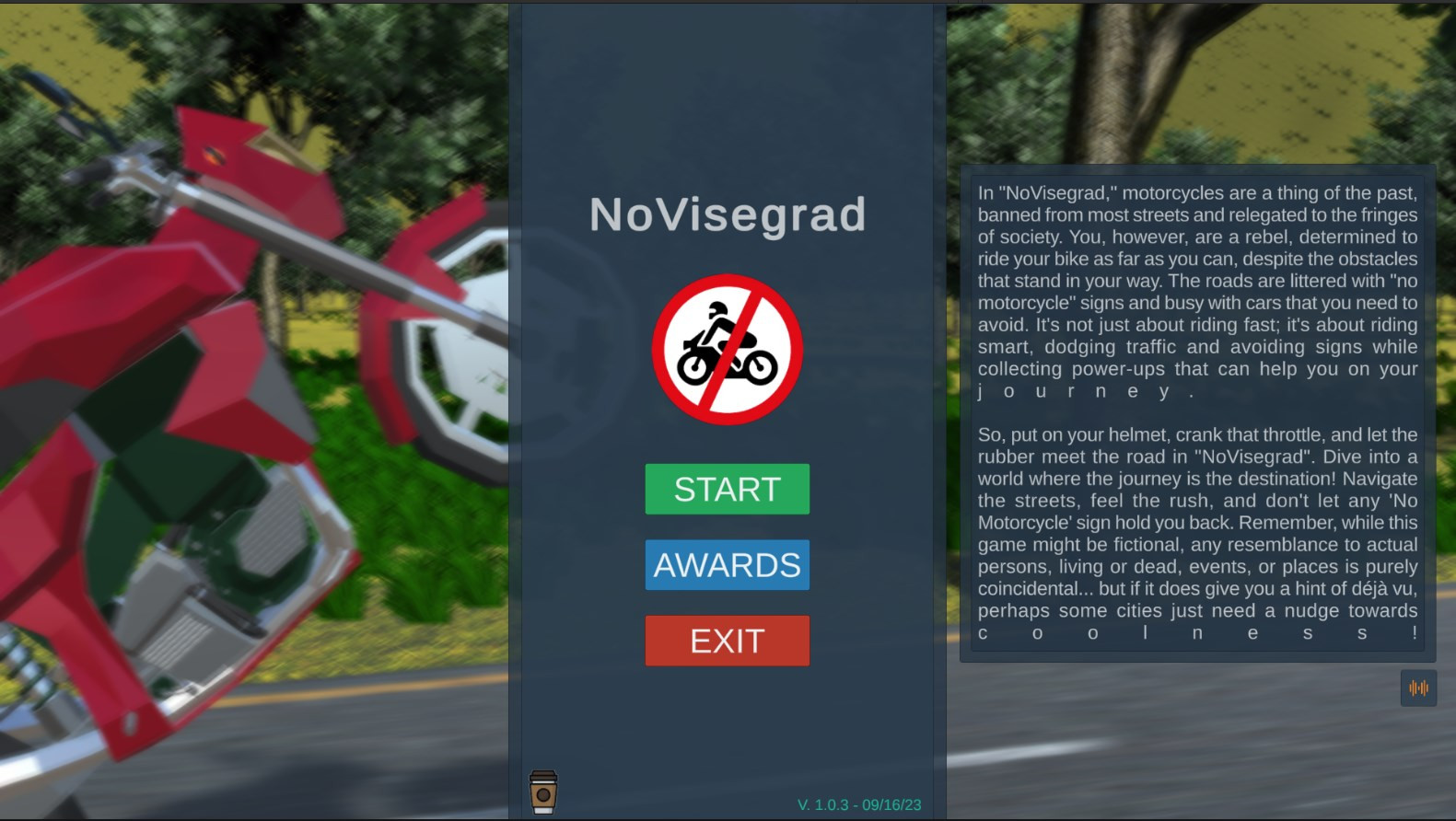The image size is (1456, 821).
Task: Open the AWARDS screen
Action: (x=727, y=565)
